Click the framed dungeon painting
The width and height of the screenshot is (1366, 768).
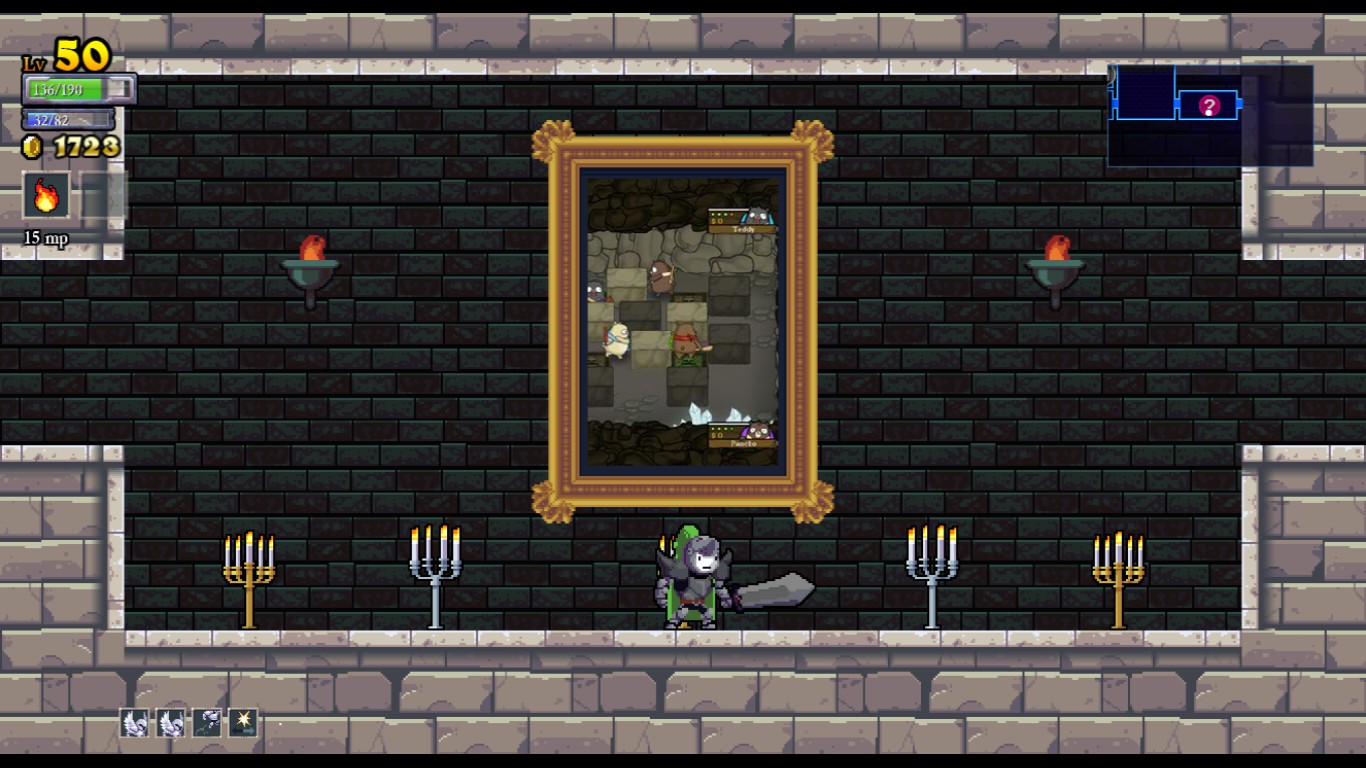(683, 315)
